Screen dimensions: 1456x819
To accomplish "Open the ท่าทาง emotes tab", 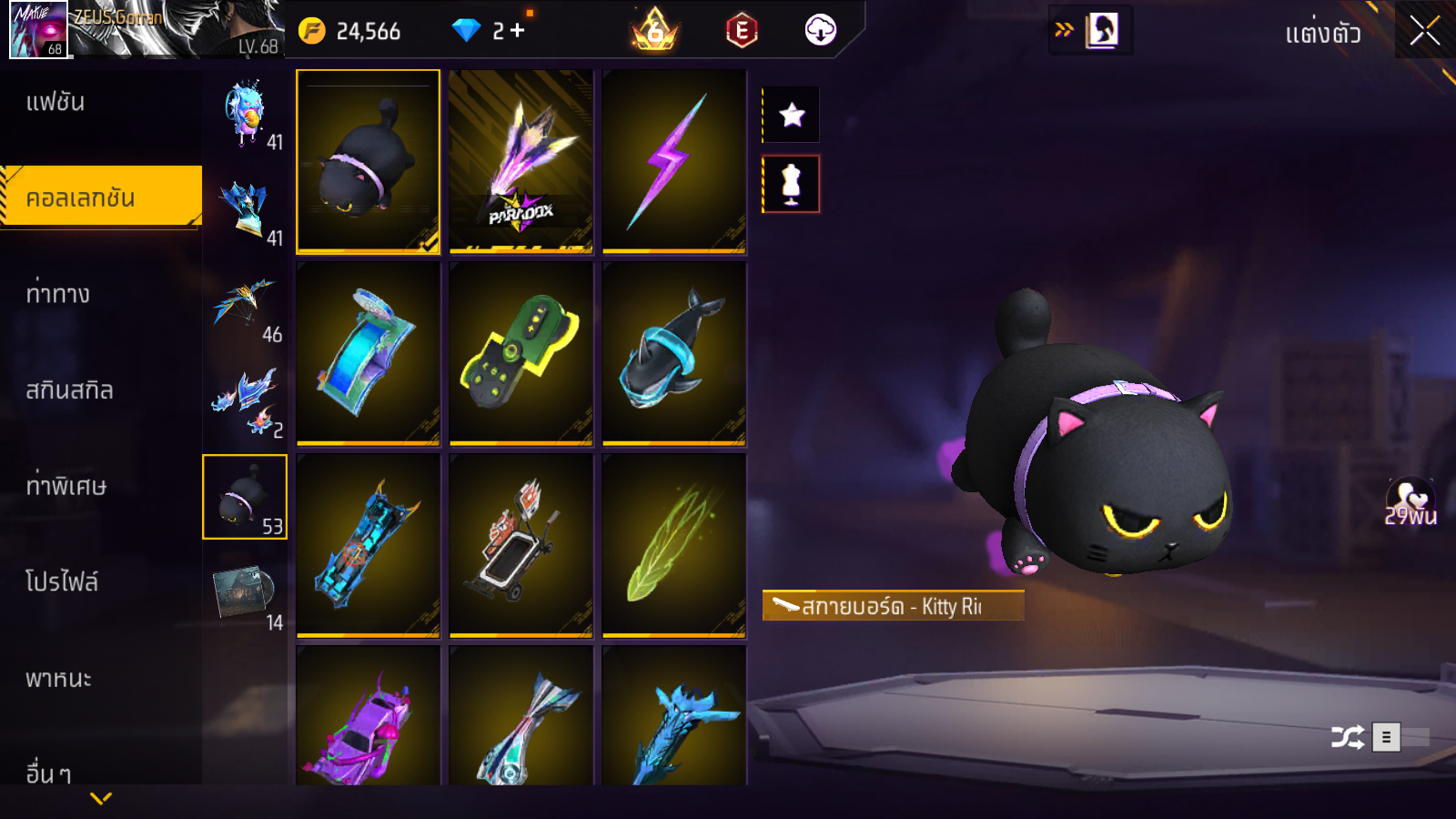I will click(58, 294).
